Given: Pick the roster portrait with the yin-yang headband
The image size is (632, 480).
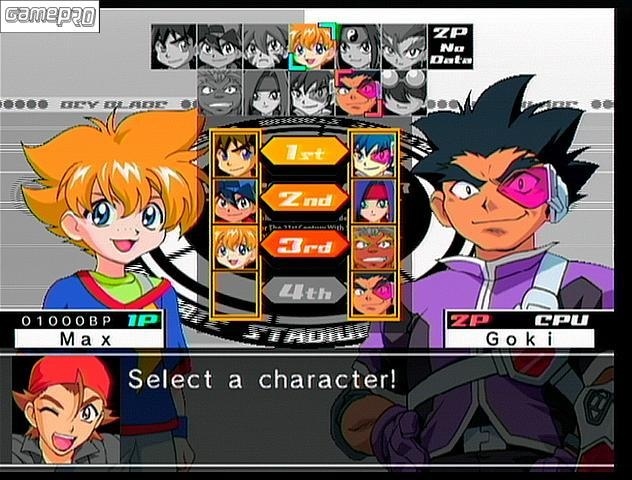Looking at the screenshot, I should (357, 46).
